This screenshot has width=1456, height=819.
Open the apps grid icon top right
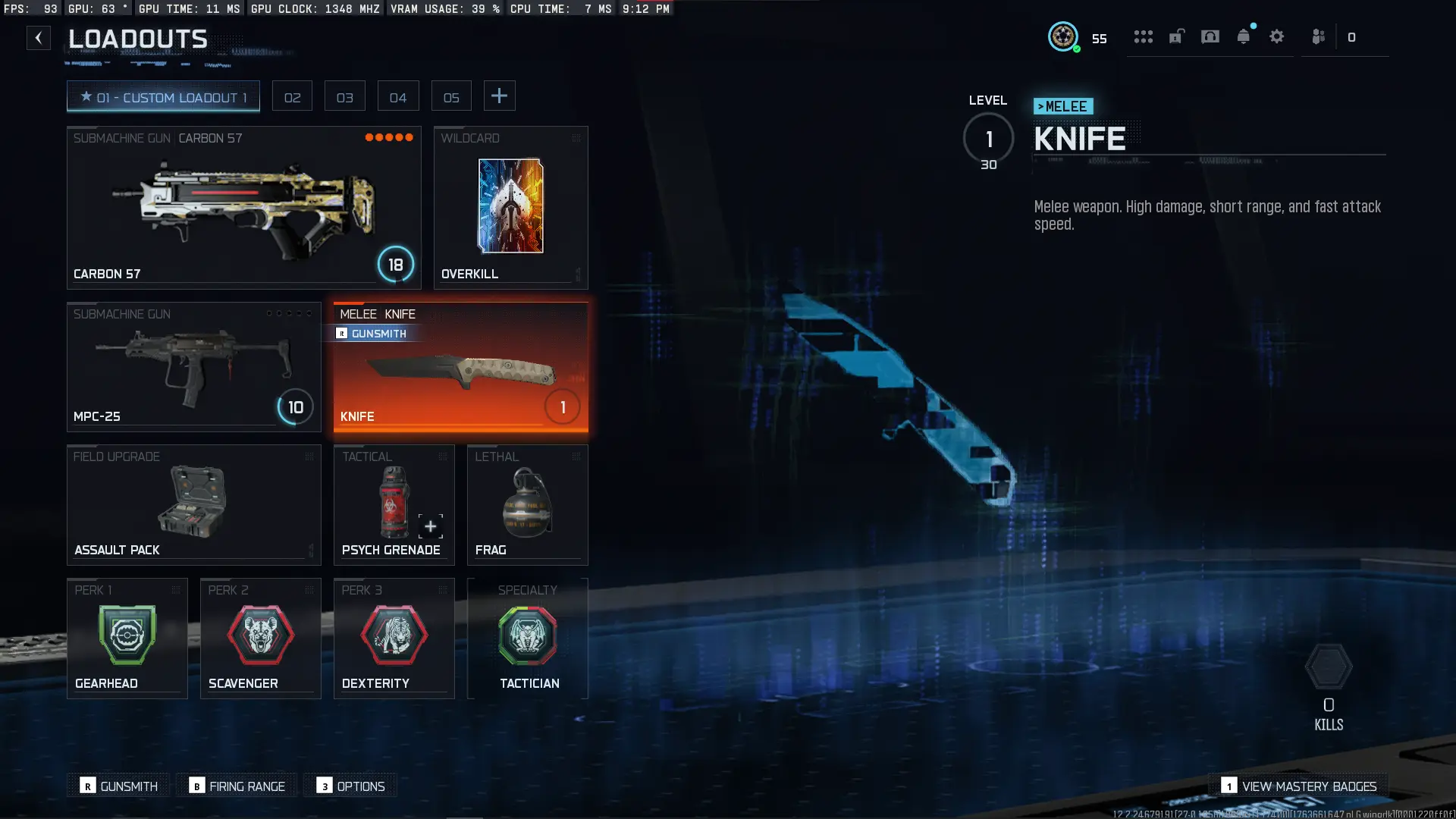(x=1144, y=37)
